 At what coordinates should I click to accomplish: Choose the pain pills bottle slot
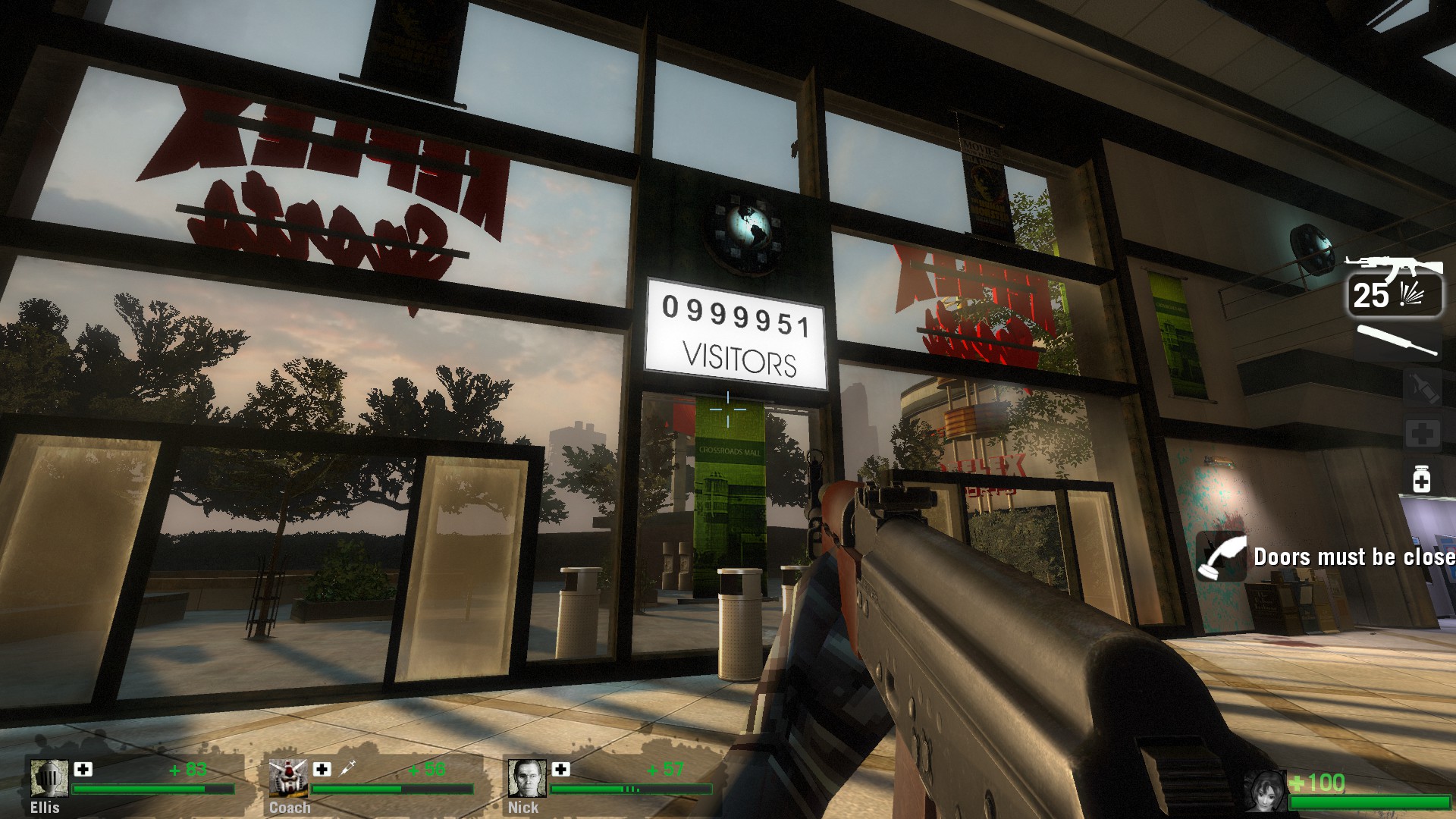1421,479
